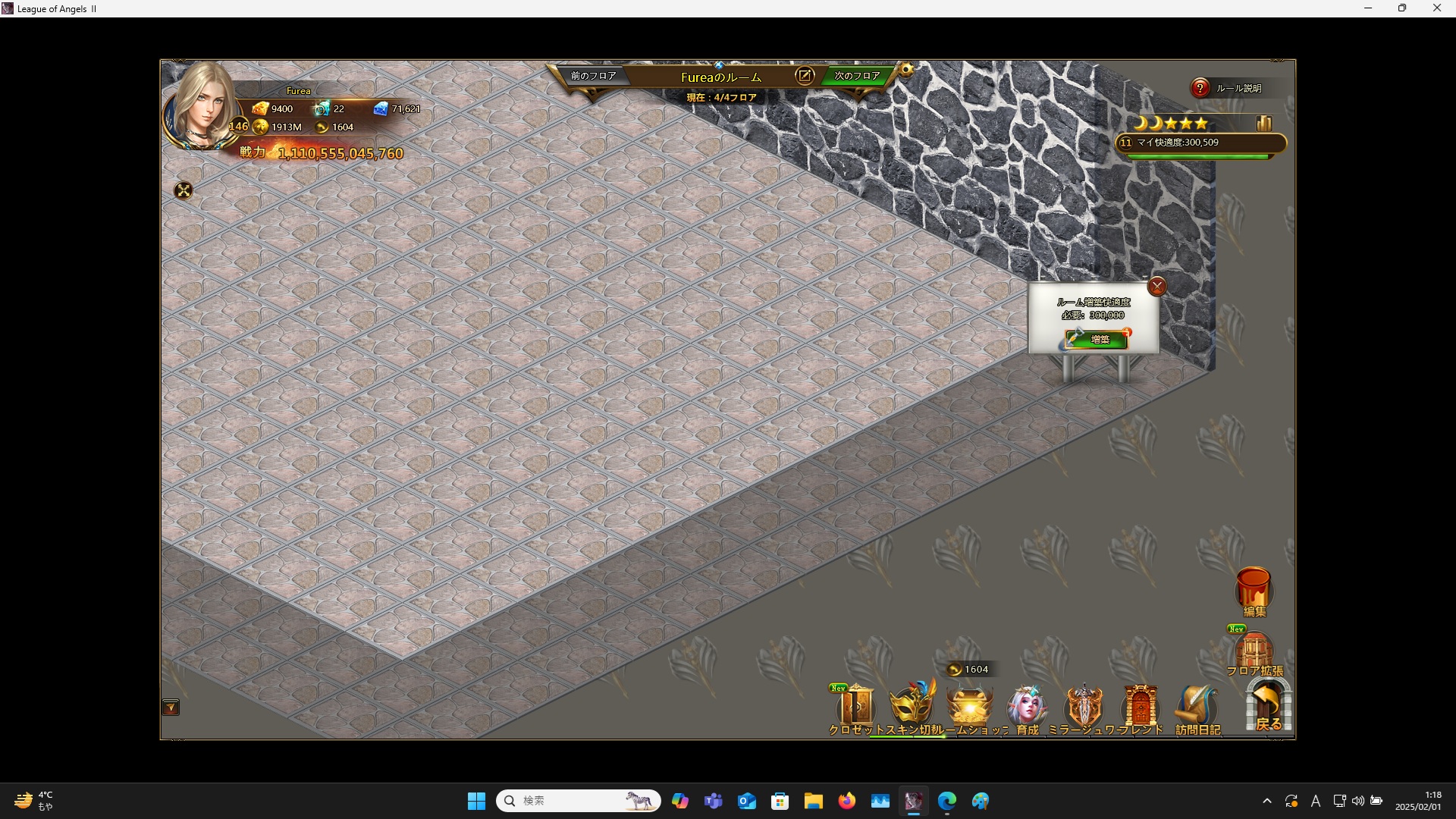The width and height of the screenshot is (1456, 819).
Task: Confirm room expansion with green 増築 button
Action: 1098,339
